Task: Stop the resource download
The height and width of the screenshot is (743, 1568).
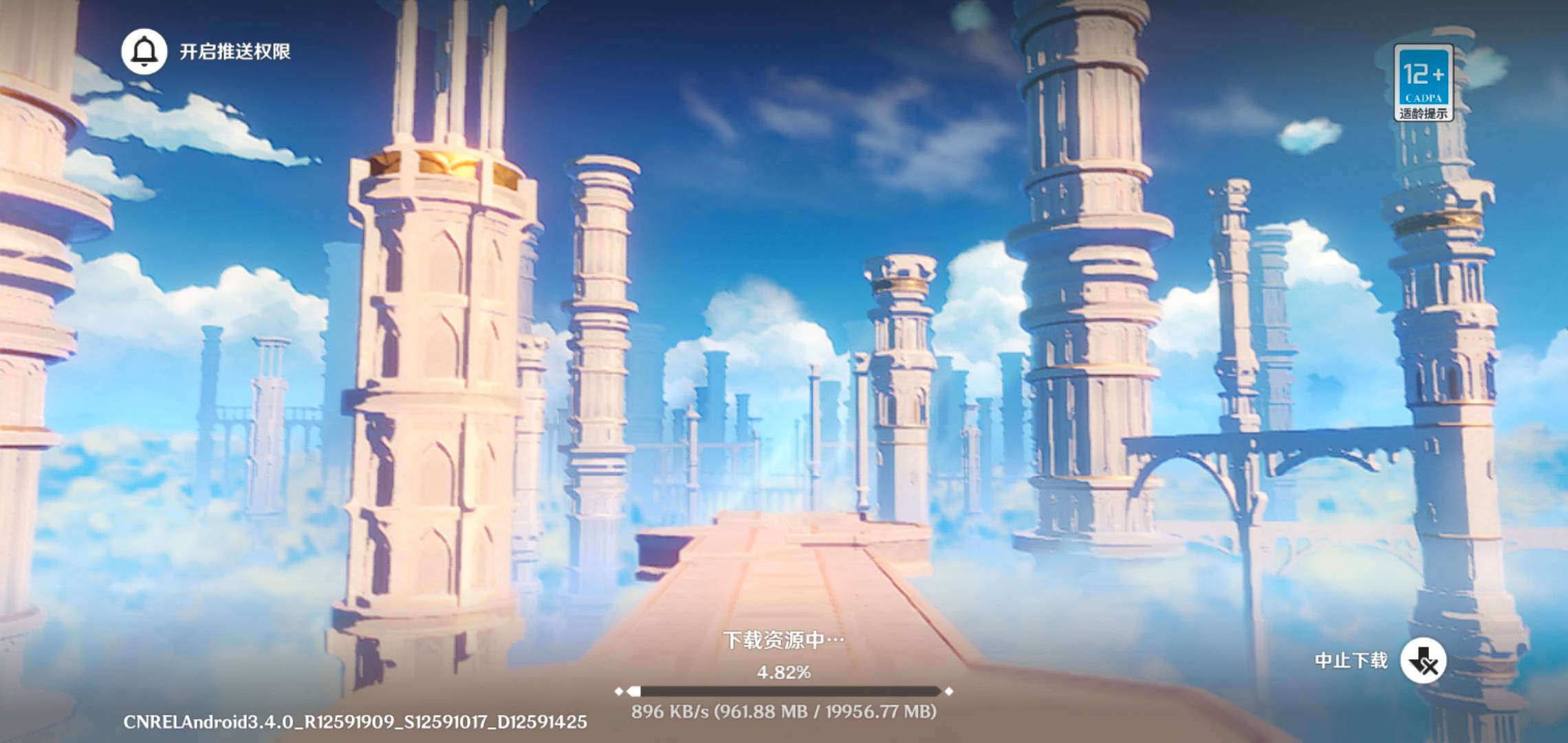Action: 1423,661
